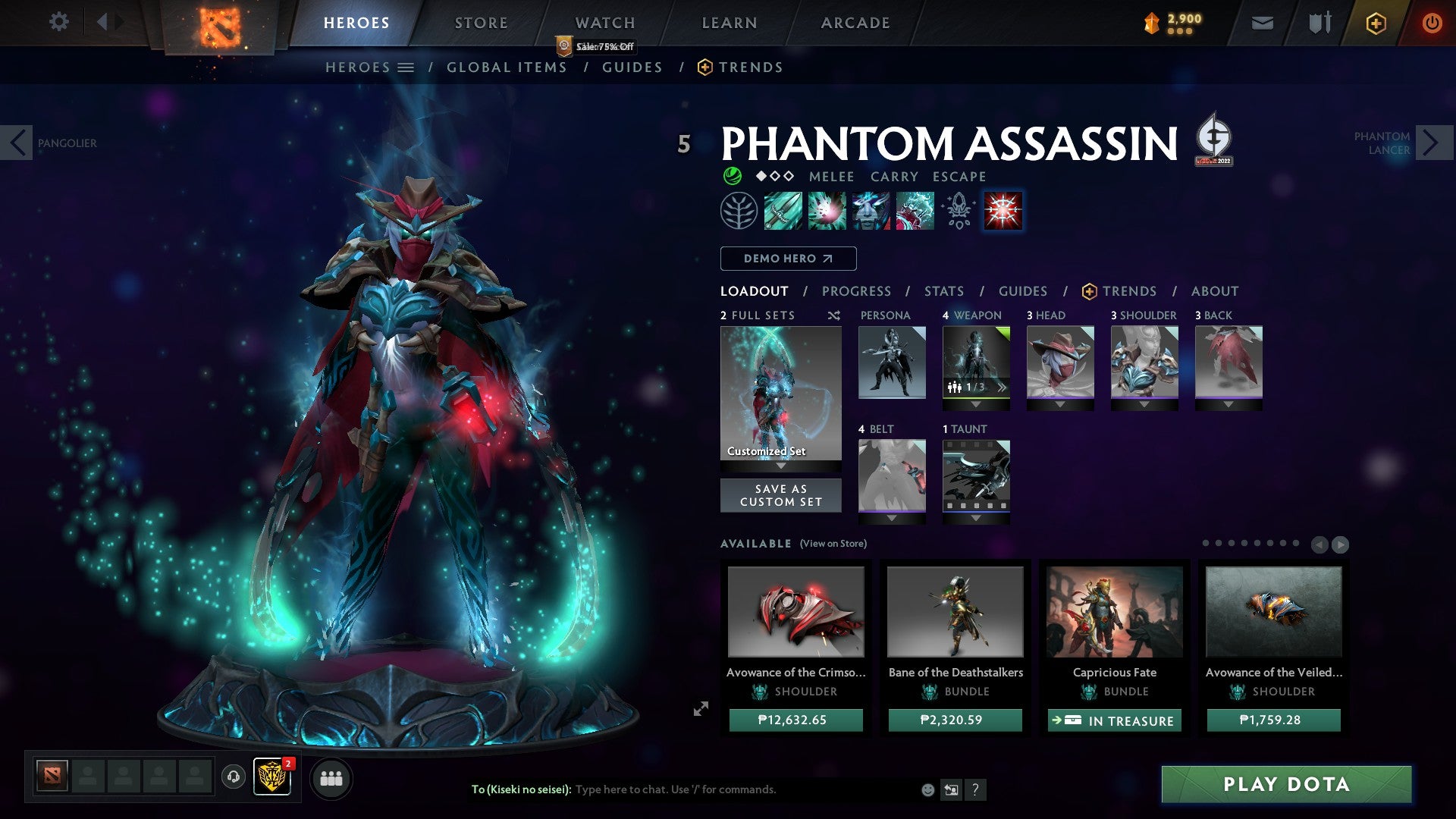1456x819 pixels.
Task: Click the armory shield and sword icon
Action: pyautogui.click(x=1317, y=22)
